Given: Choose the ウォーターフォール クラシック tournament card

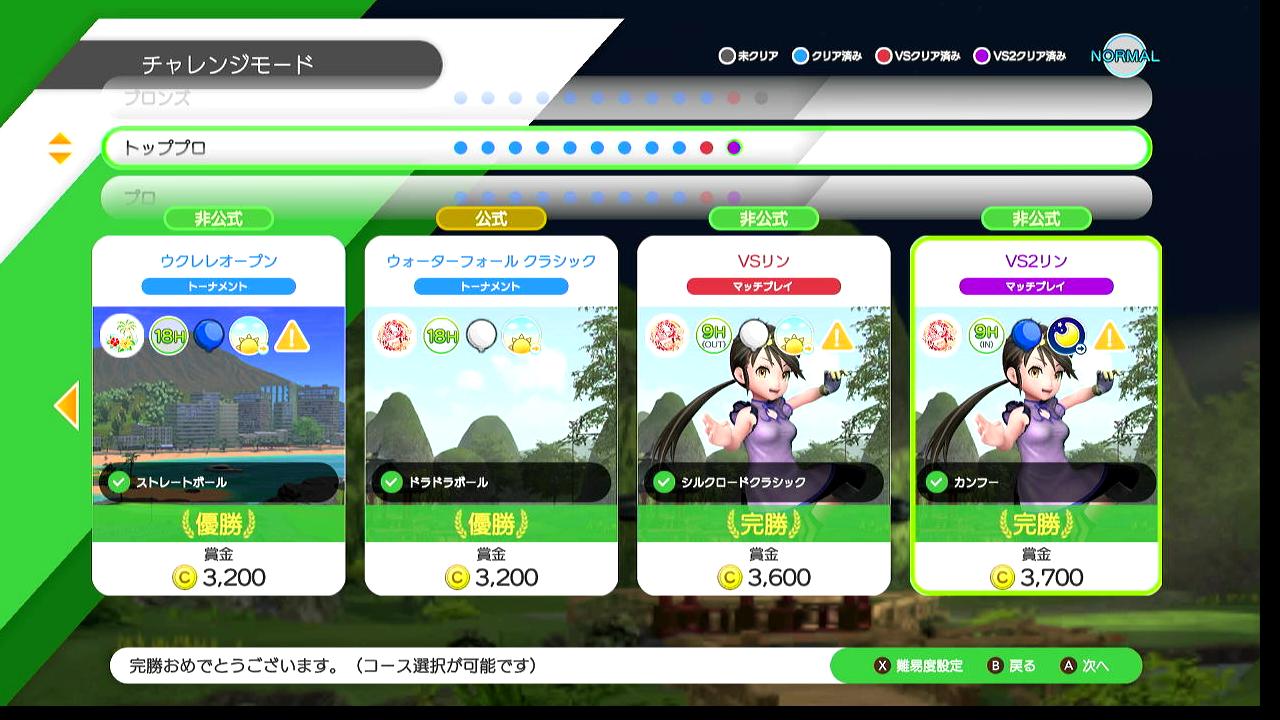Looking at the screenshot, I should click(x=491, y=415).
